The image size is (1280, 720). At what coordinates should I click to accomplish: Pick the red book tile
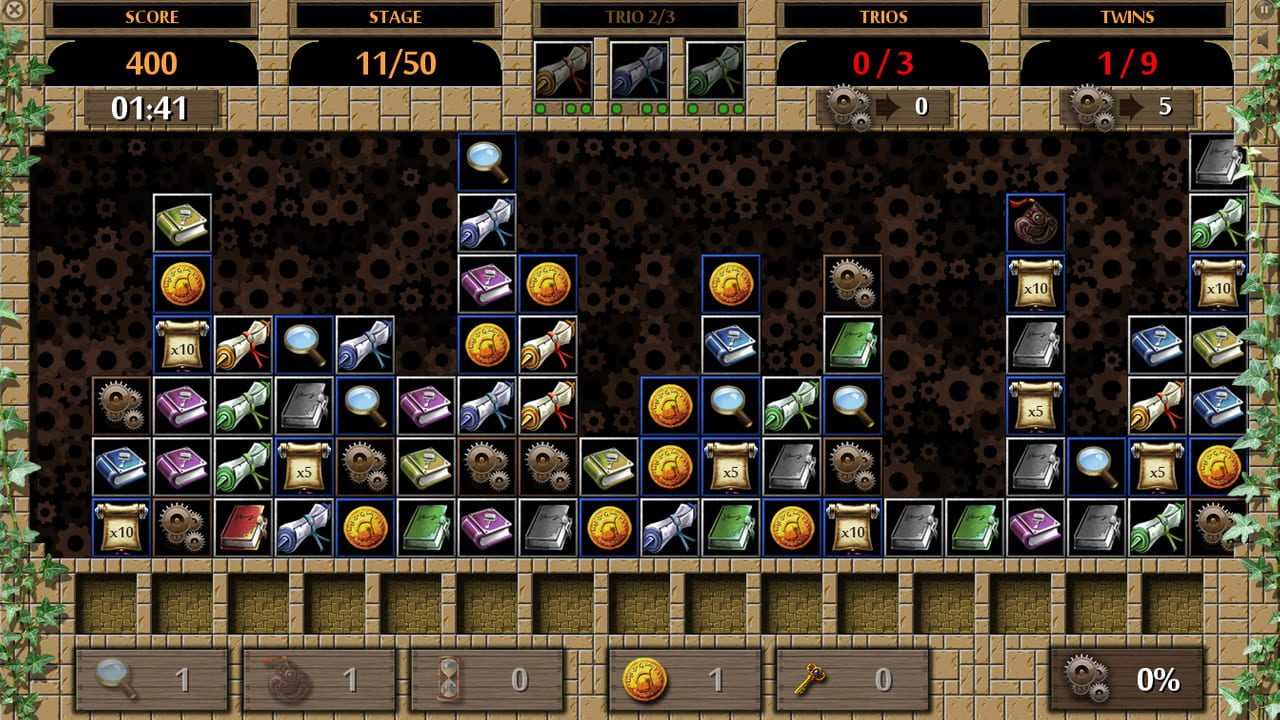pyautogui.click(x=242, y=527)
